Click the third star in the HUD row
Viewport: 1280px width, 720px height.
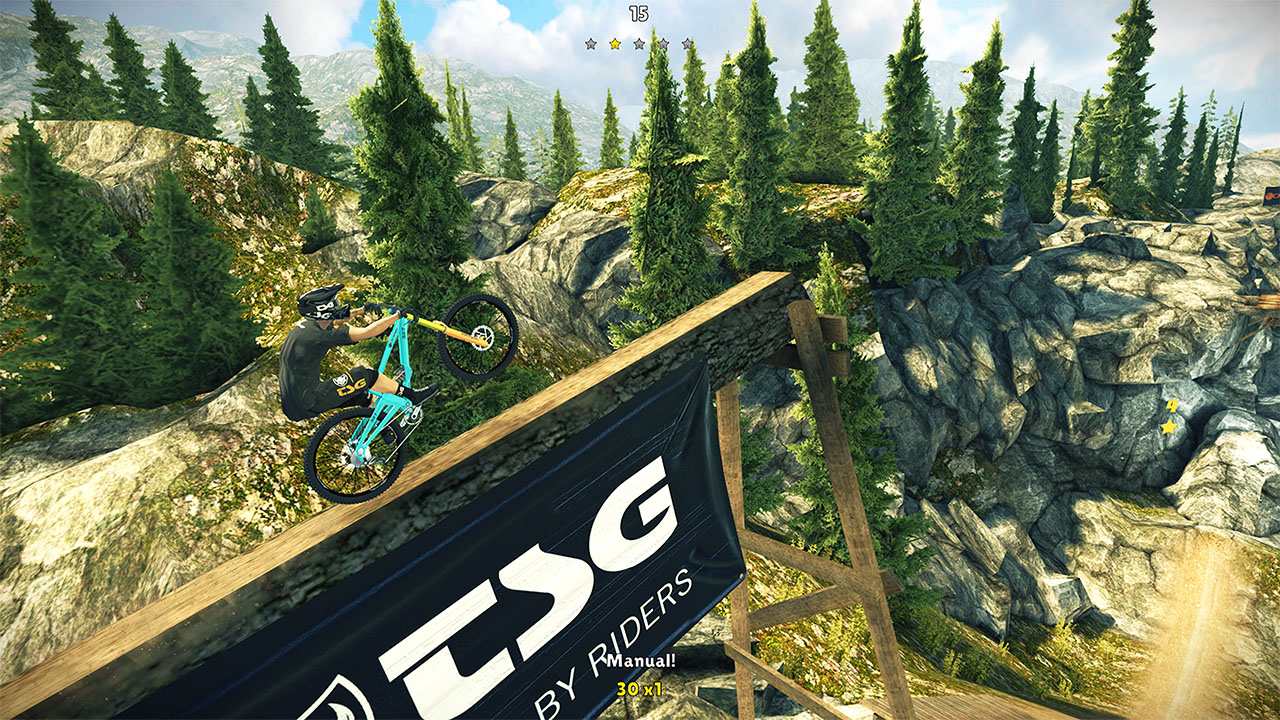pyautogui.click(x=639, y=44)
